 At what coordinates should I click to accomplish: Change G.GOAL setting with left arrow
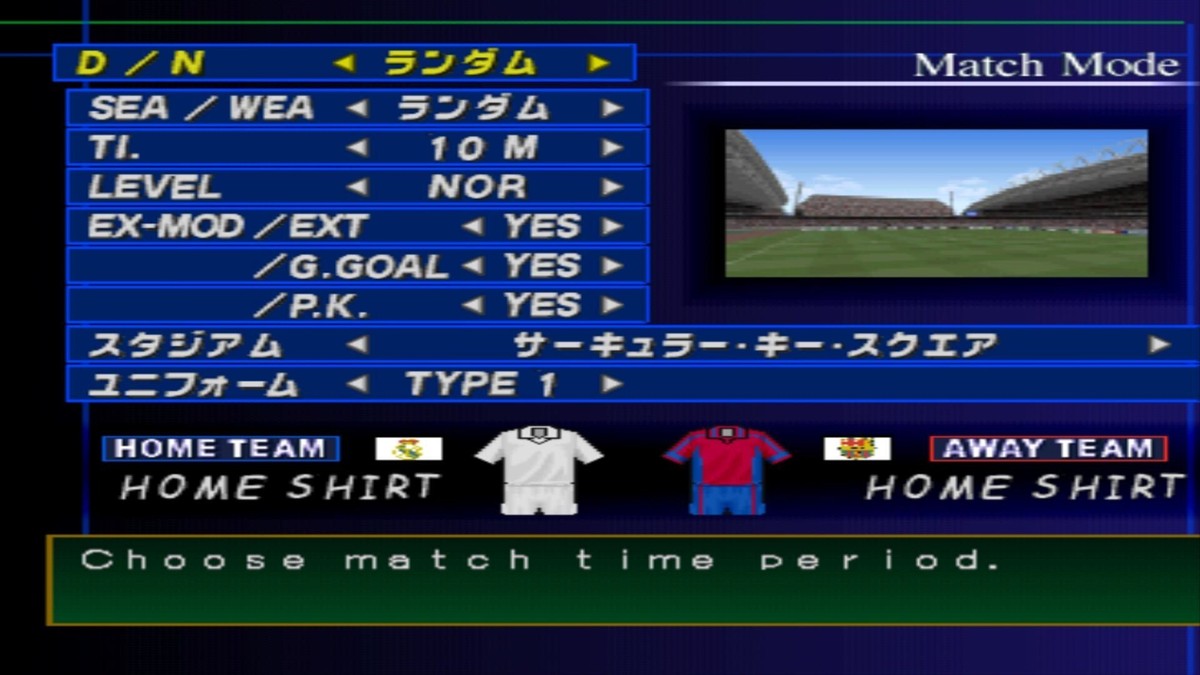pos(472,266)
